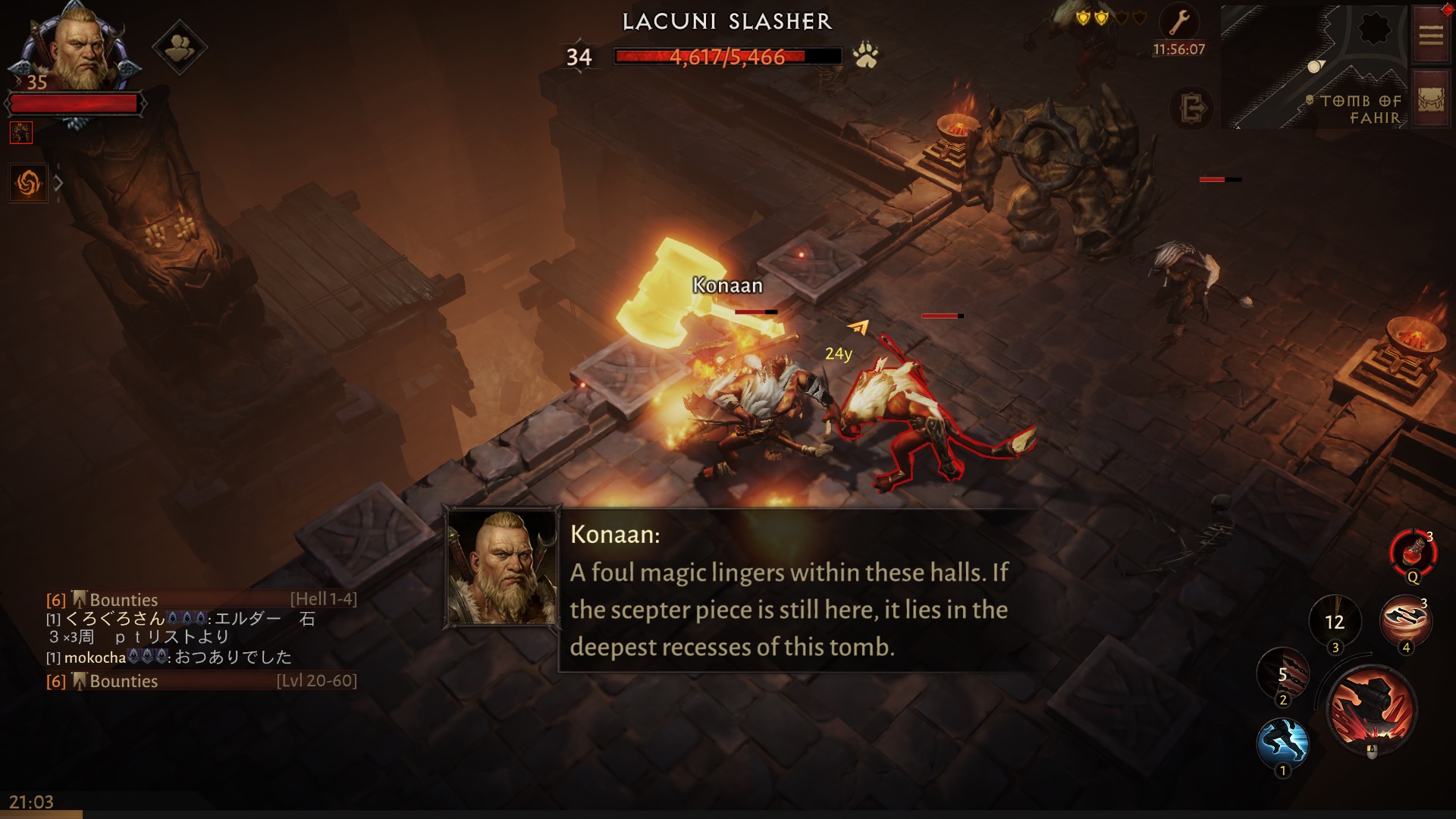Inspect the buff icon below the health bar

21,133
